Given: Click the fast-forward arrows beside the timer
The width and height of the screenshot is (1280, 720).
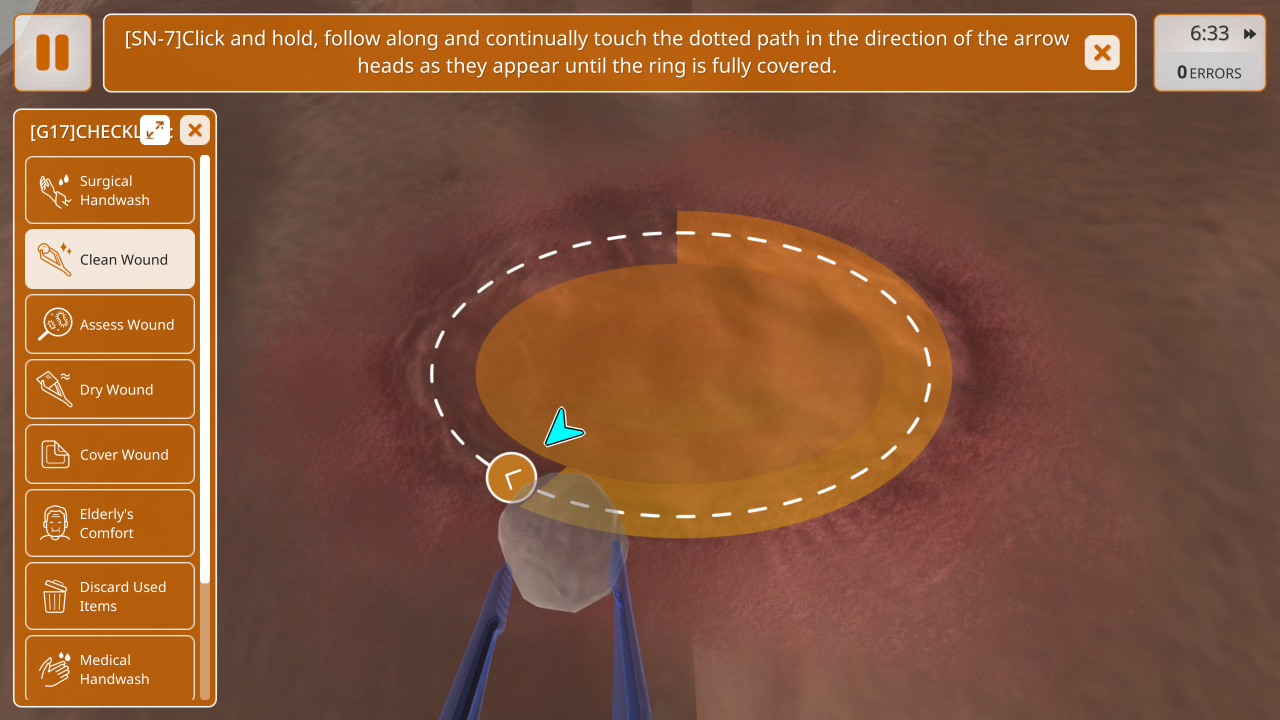Looking at the screenshot, I should 1250,34.
